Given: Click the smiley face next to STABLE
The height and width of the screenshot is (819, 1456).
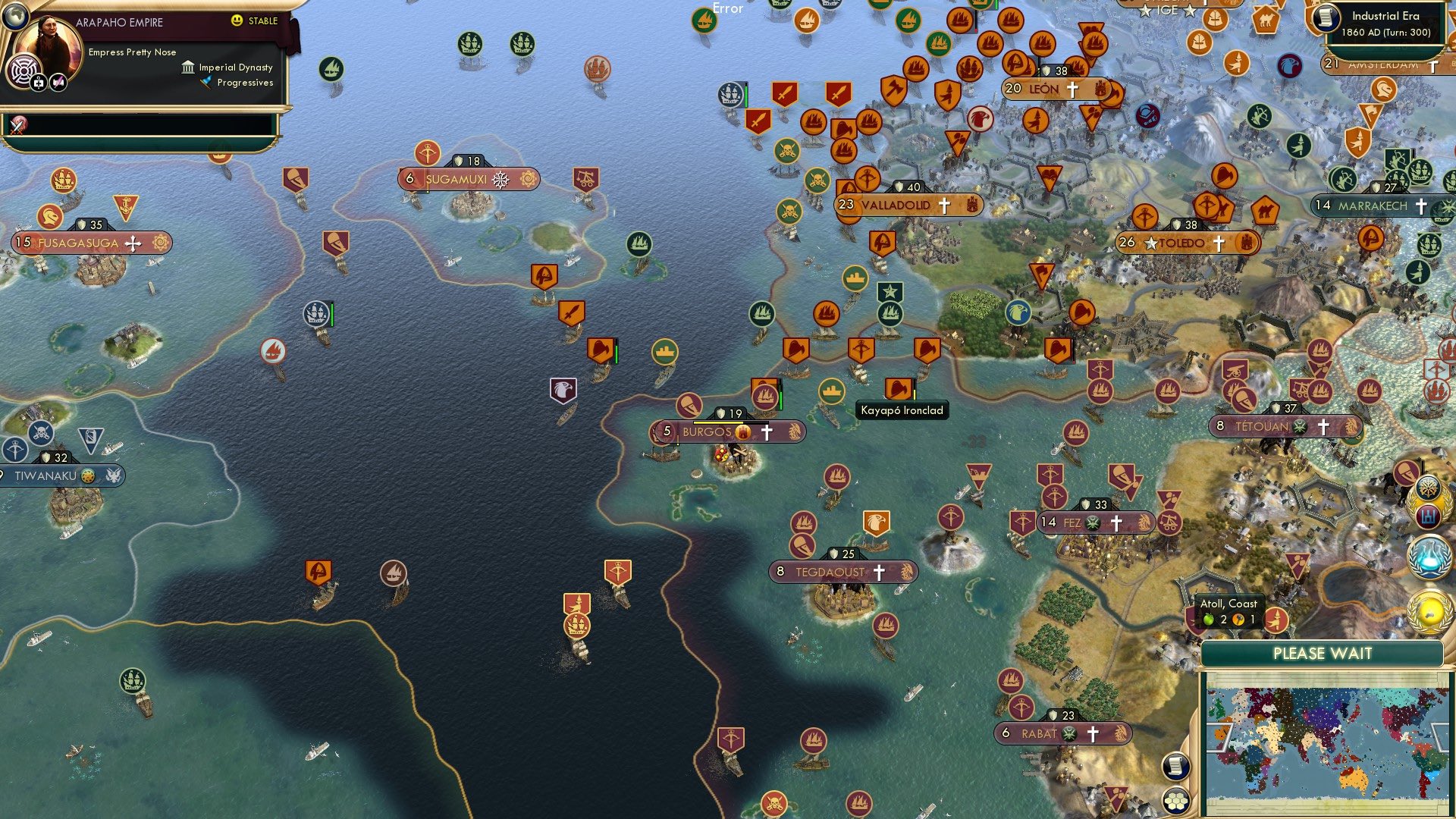Looking at the screenshot, I should [236, 20].
